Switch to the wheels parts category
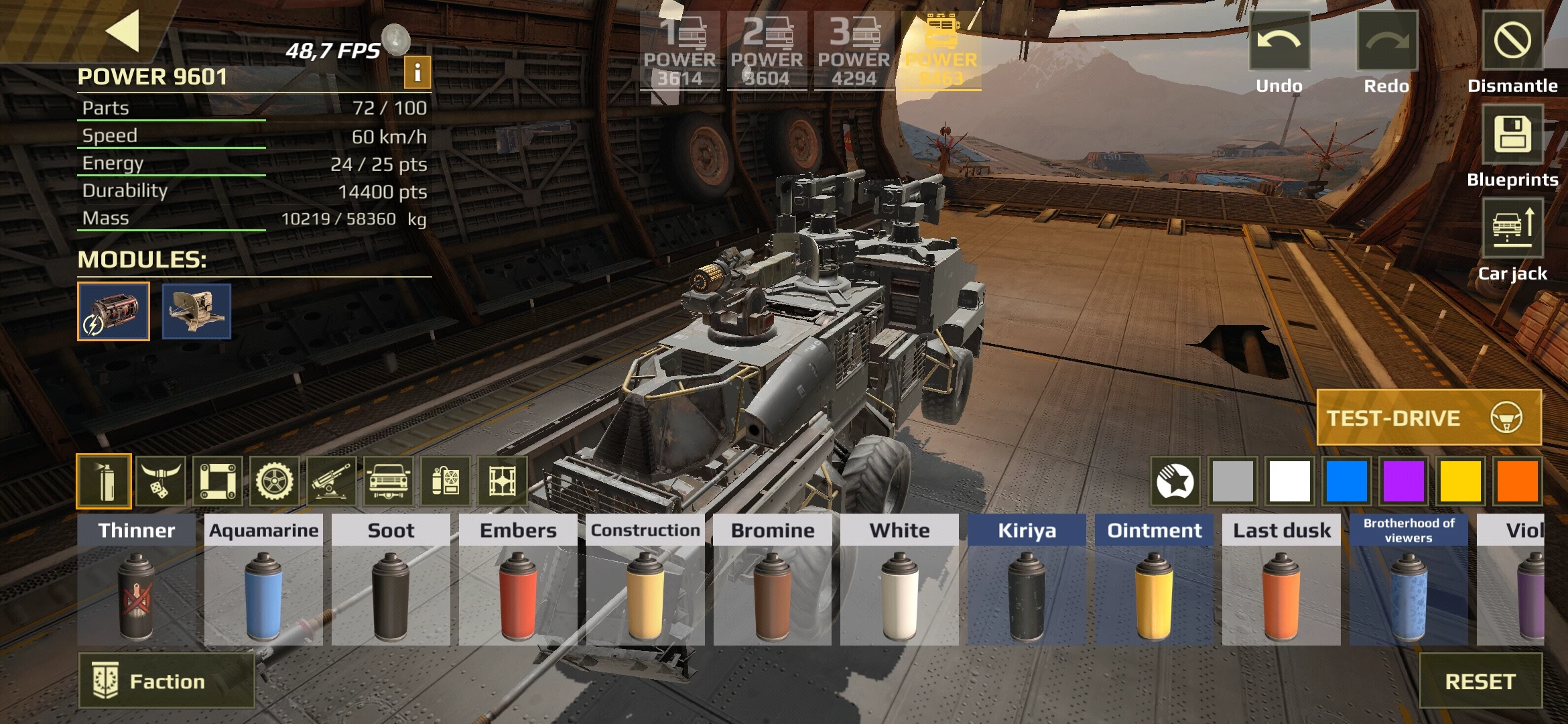The height and width of the screenshot is (724, 1568). coord(274,481)
